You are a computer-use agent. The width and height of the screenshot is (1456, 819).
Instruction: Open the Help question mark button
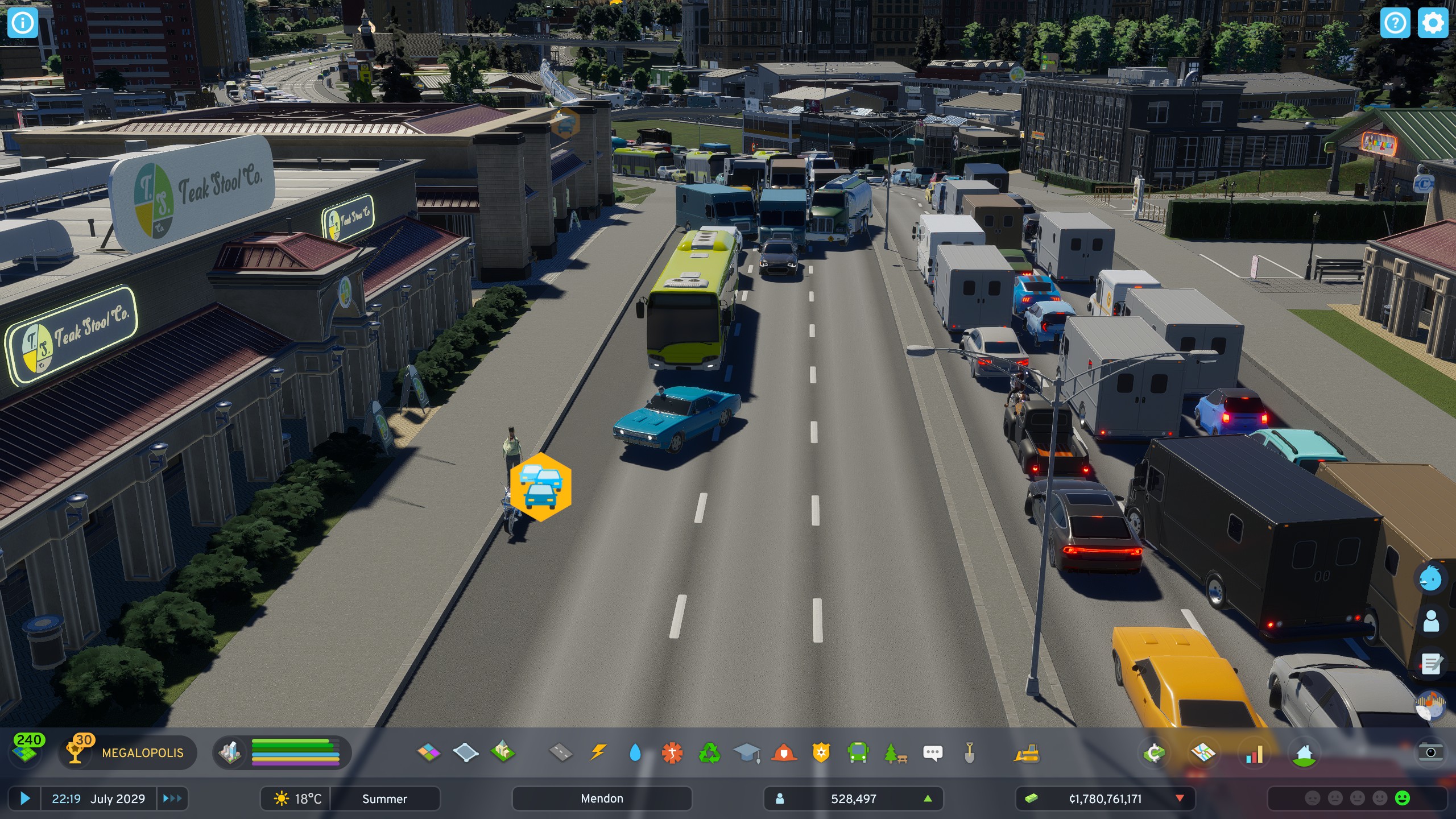(x=1396, y=23)
